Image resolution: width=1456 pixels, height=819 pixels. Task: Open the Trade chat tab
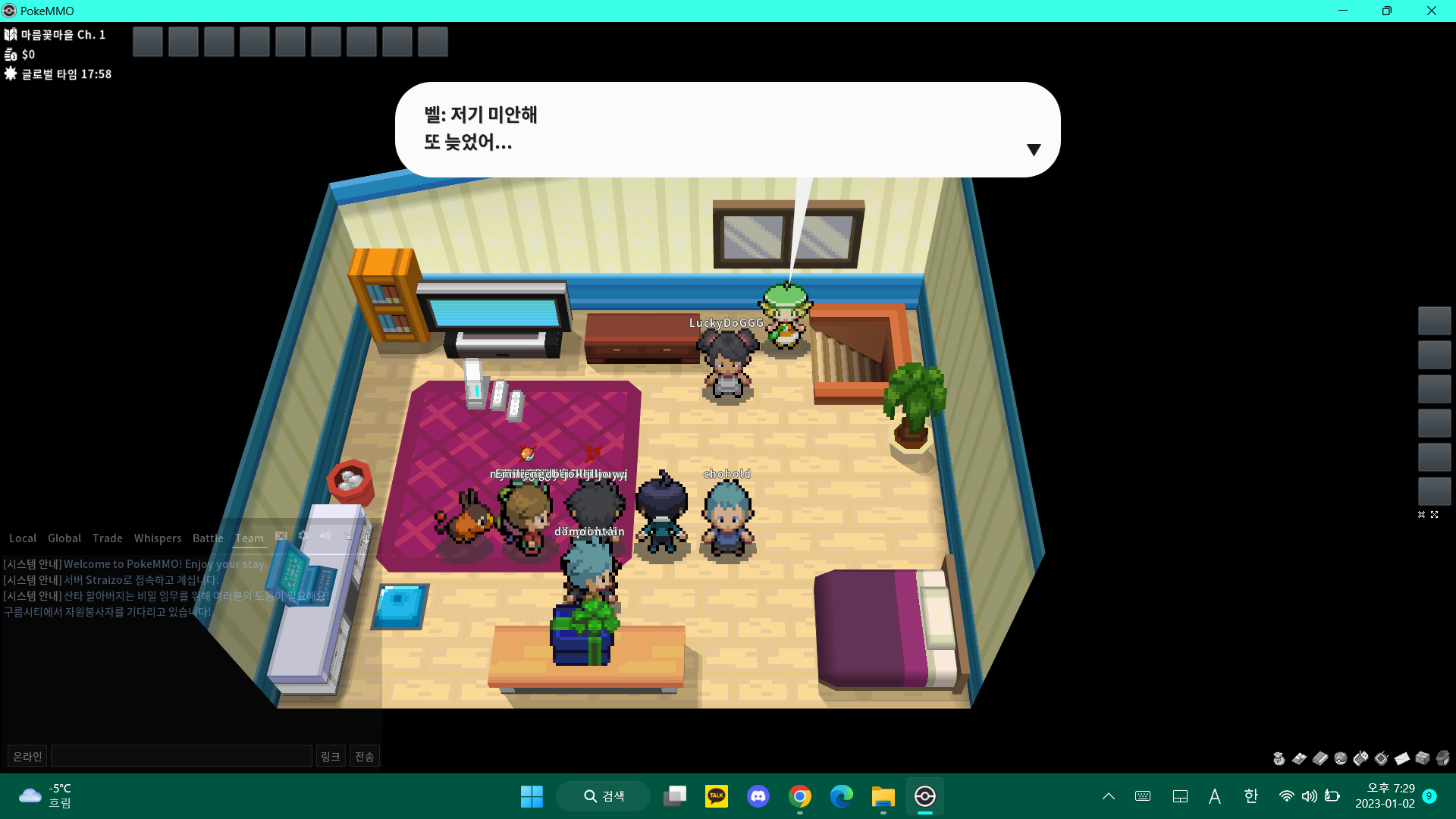108,538
